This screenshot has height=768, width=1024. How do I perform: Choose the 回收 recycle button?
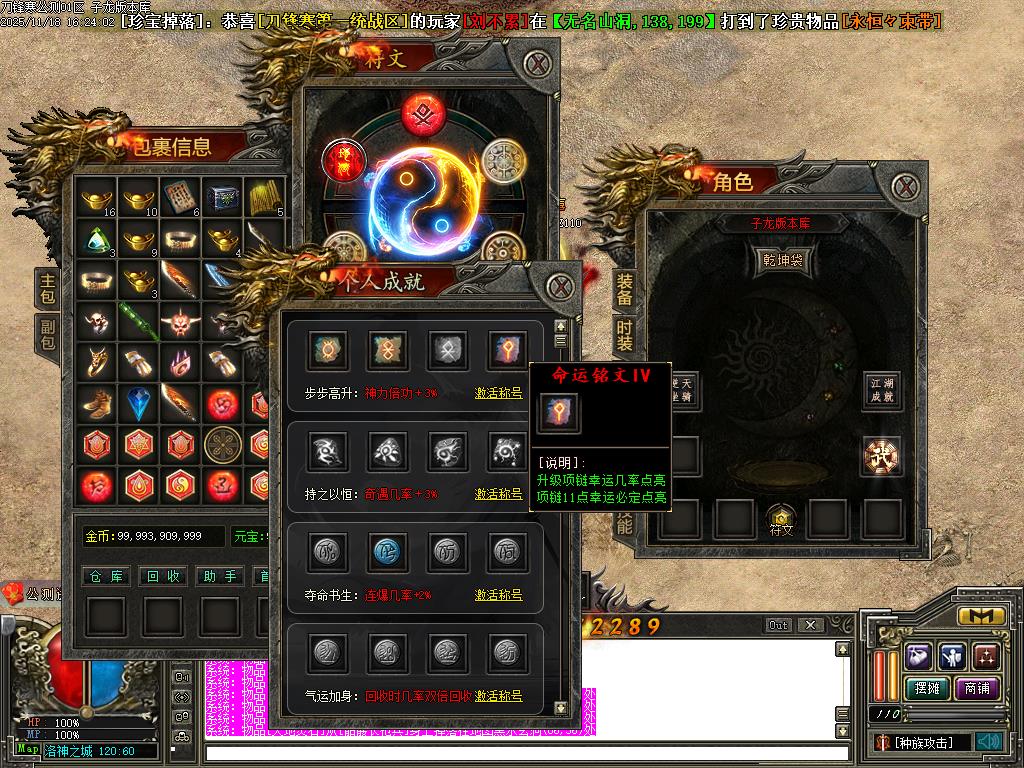point(163,576)
